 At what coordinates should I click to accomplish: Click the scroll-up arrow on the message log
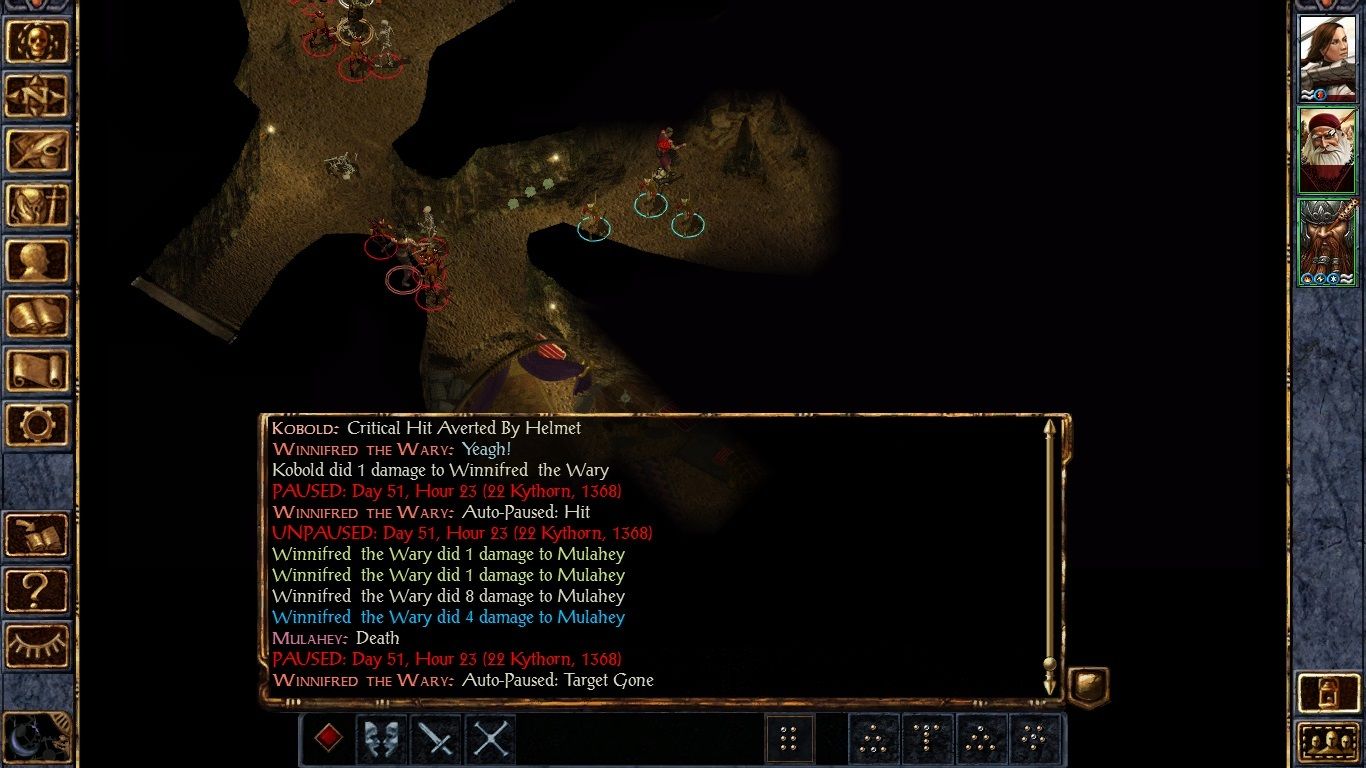pyautogui.click(x=1049, y=428)
